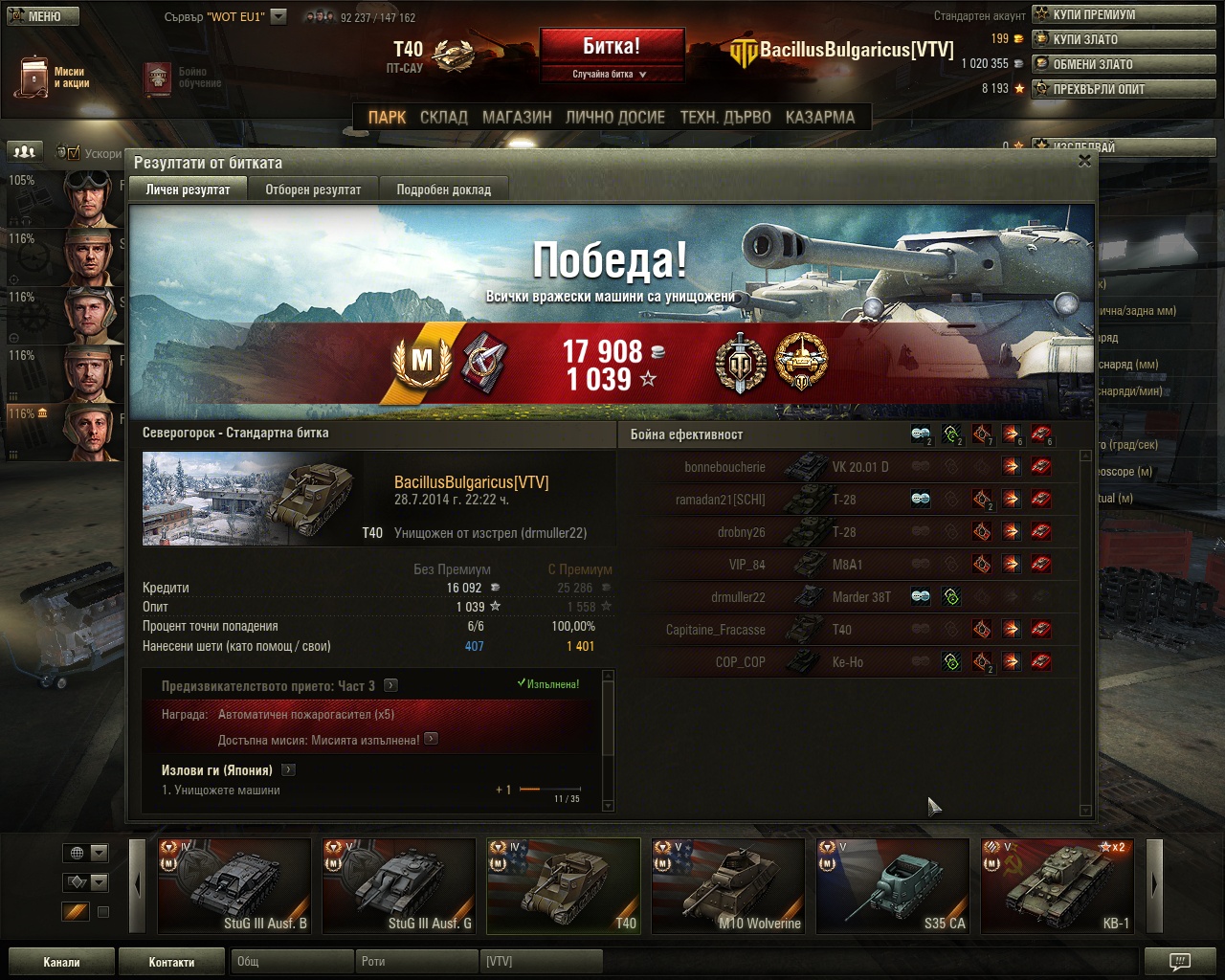This screenshot has width=1225, height=980.
Task: Click the КУПИ ПРЕМИУМ button
Action: point(1124,14)
